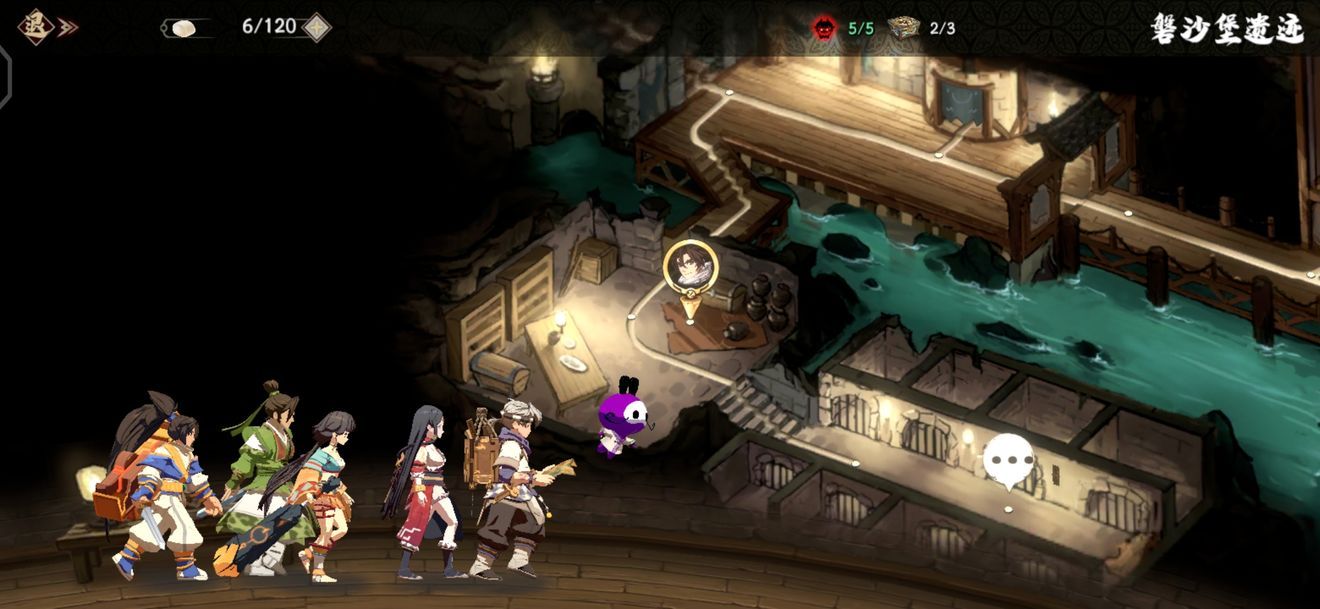The image size is (1320, 609).
Task: Tap the red demon enemy counter icon
Action: (825, 28)
